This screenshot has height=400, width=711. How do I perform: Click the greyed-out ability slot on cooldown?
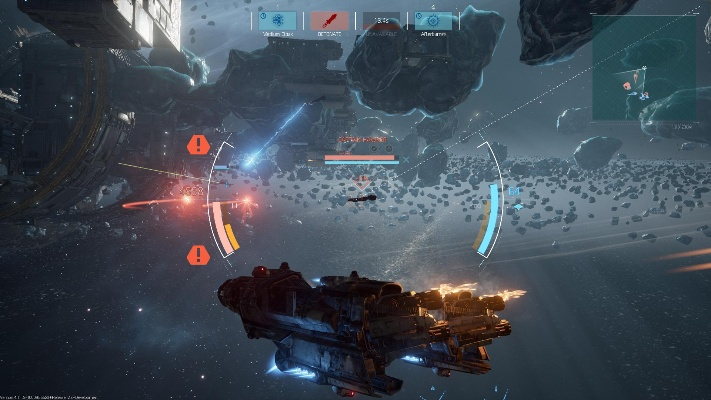(x=381, y=20)
